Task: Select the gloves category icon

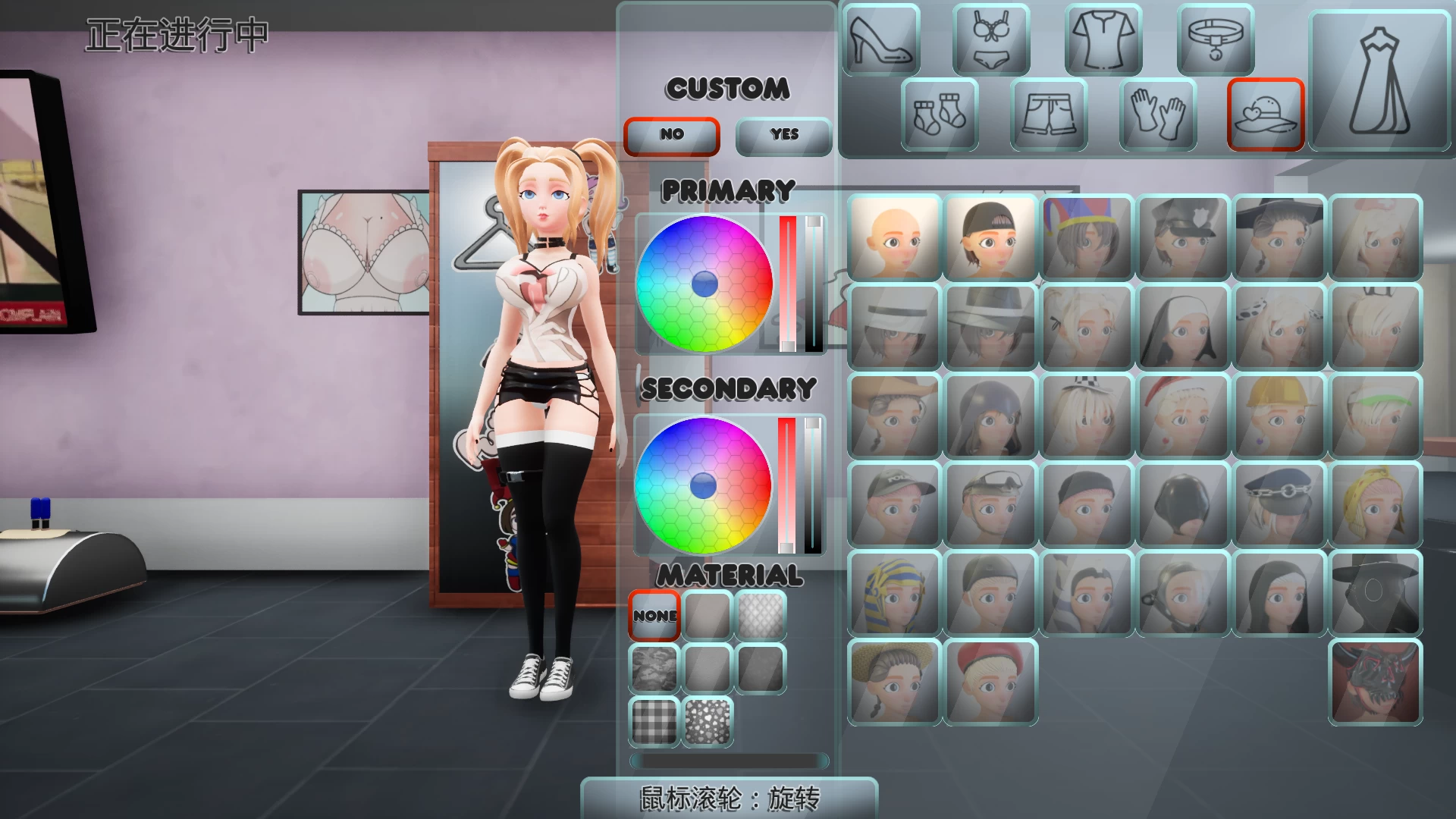Action: (x=1158, y=114)
